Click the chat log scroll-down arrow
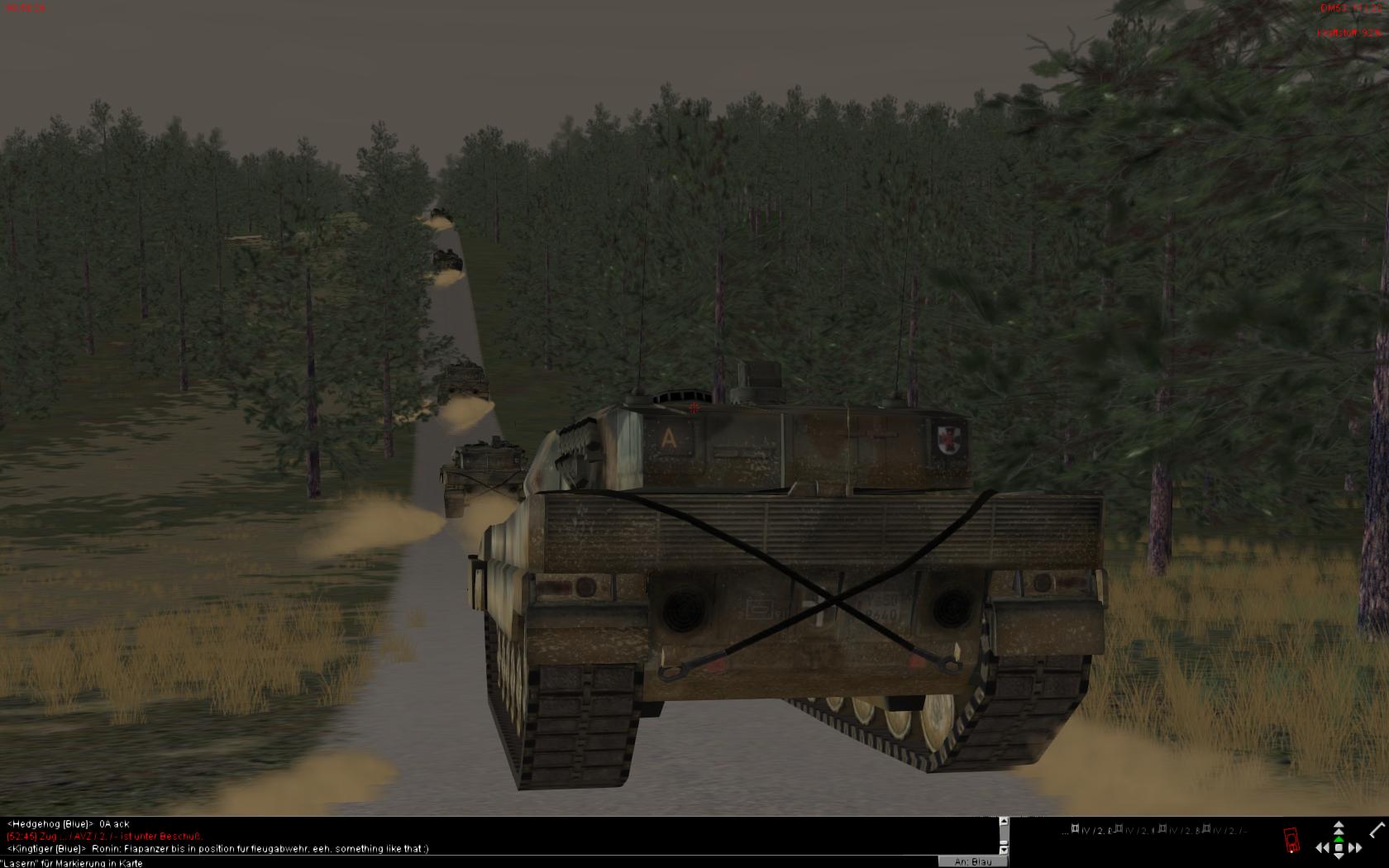The width and height of the screenshot is (1389, 868). tap(1004, 849)
